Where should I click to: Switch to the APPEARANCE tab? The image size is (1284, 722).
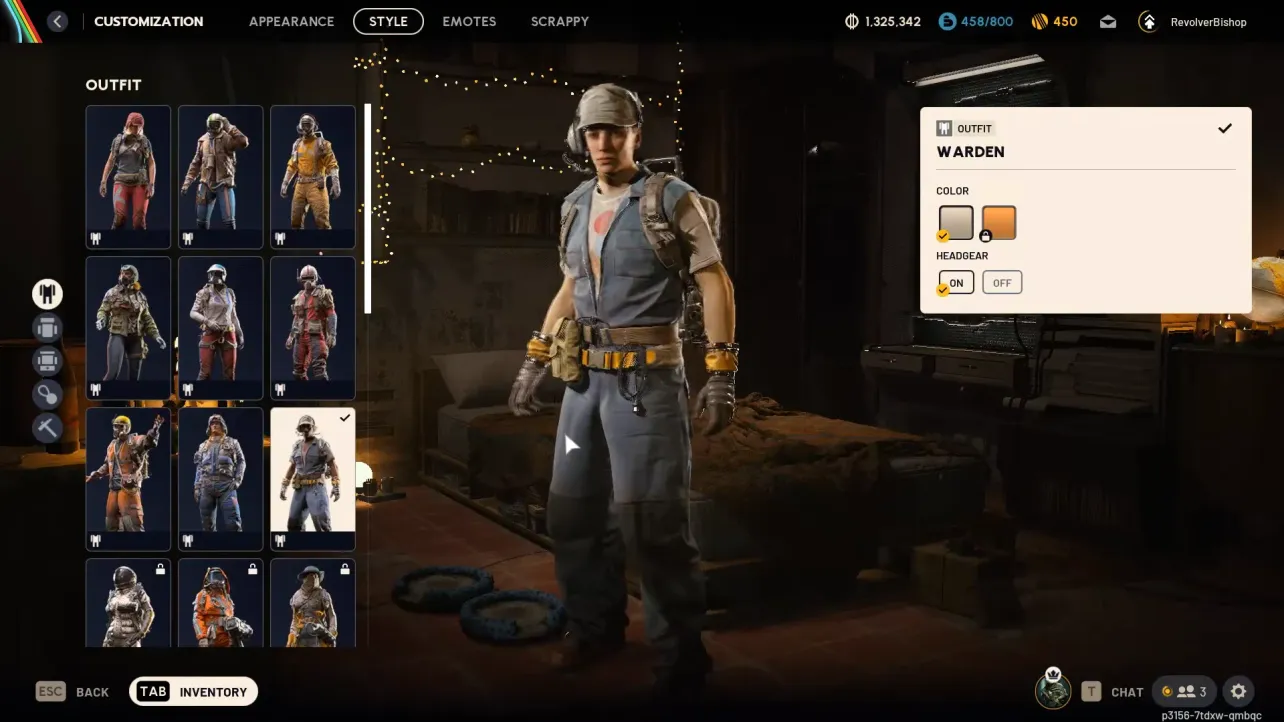pos(291,21)
